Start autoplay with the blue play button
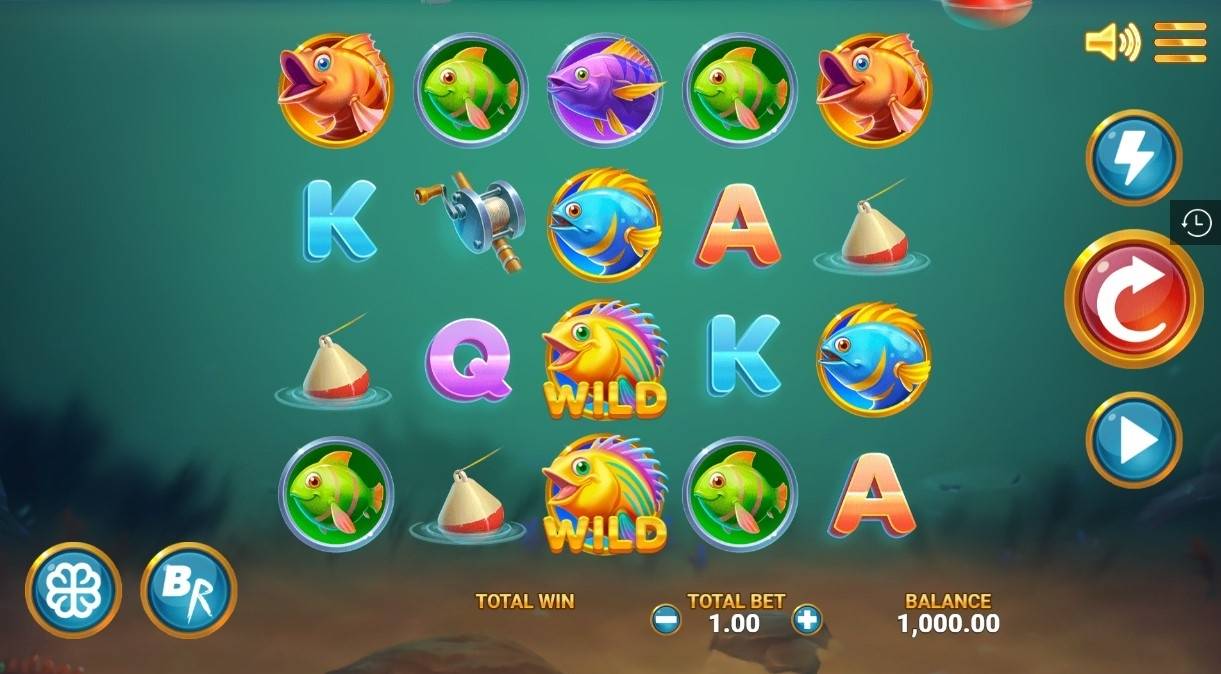Viewport: 1221px width, 674px height. pos(1134,440)
